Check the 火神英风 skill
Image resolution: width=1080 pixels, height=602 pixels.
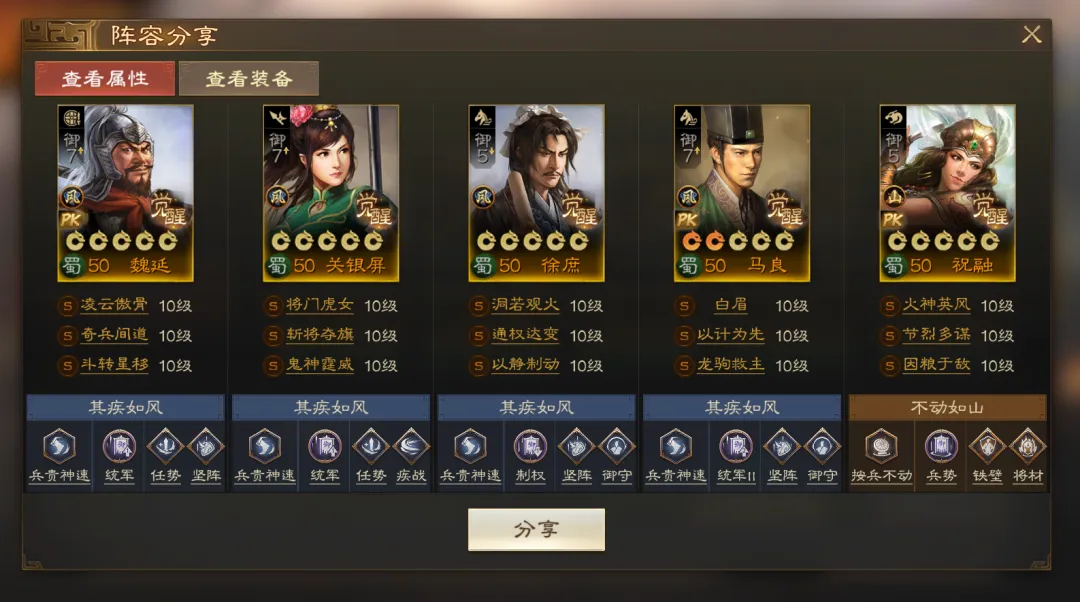(x=937, y=306)
